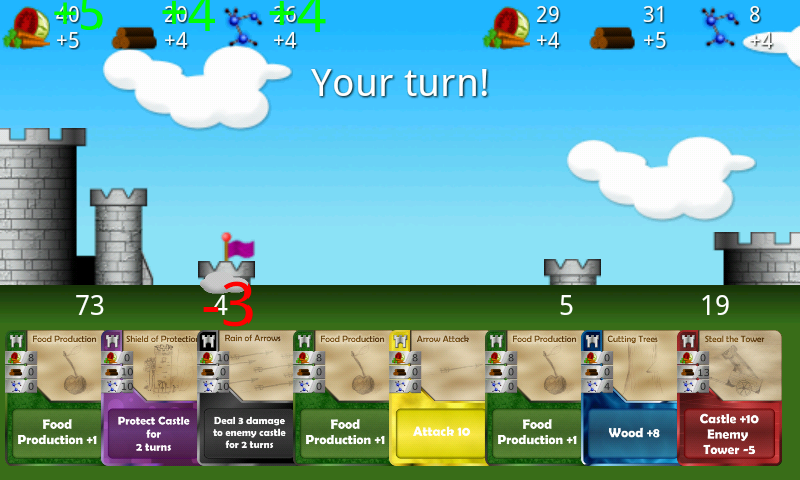
Task: Select the Rain of Arrows card
Action: (246, 398)
